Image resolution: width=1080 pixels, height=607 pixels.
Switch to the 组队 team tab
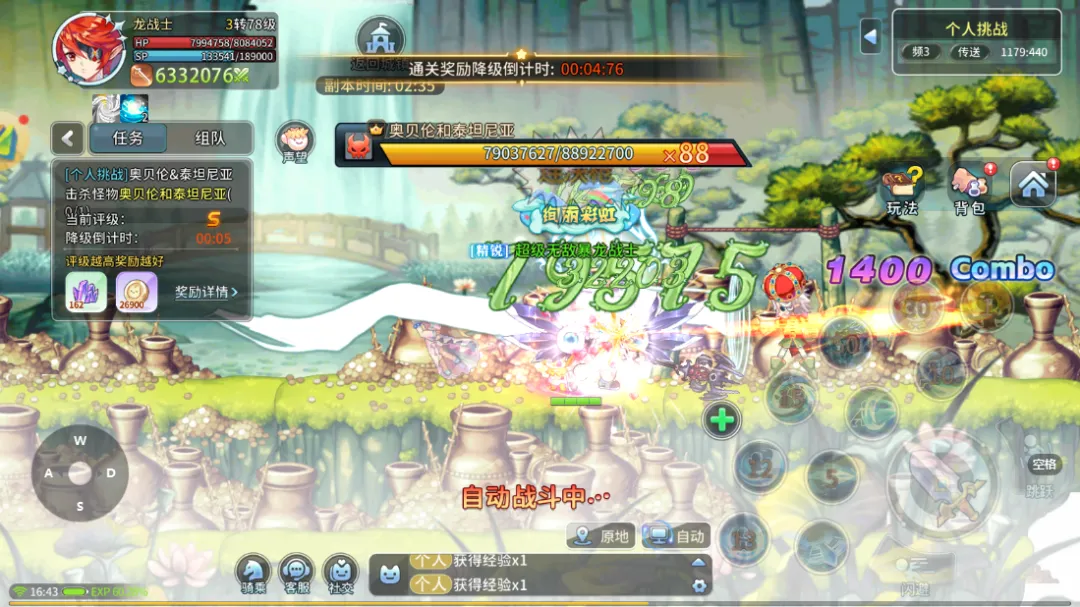tap(209, 138)
